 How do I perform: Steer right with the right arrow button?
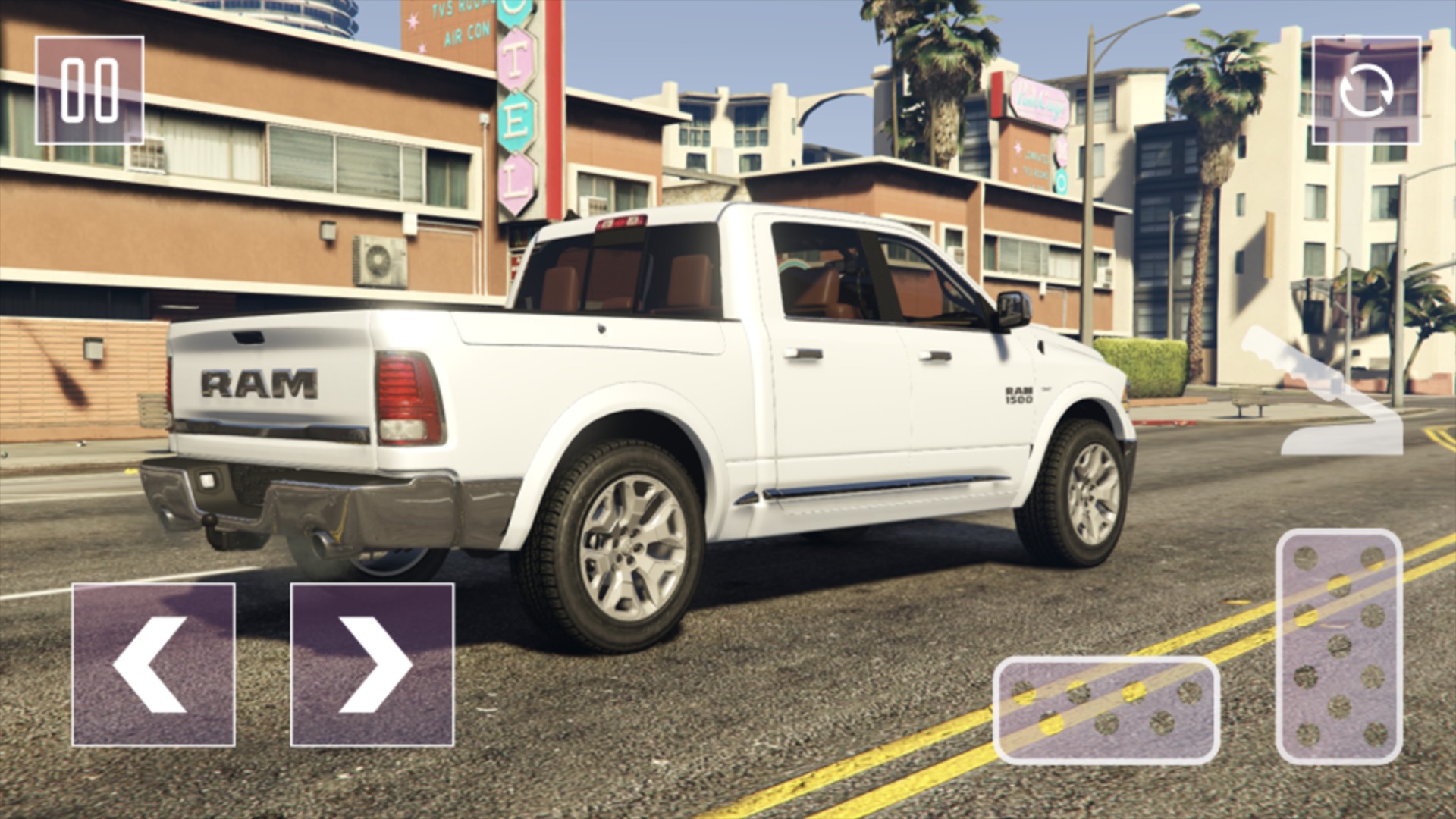tap(372, 664)
